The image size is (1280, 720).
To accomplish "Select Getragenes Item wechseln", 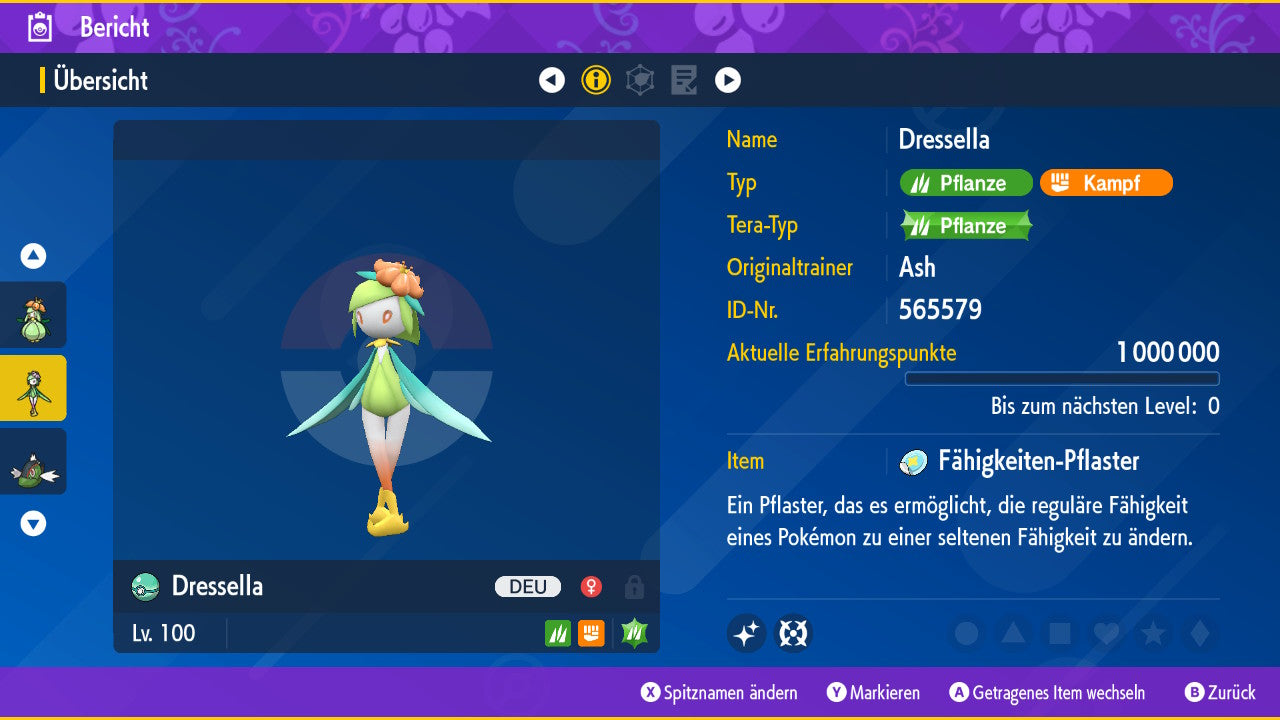I will pos(1048,693).
